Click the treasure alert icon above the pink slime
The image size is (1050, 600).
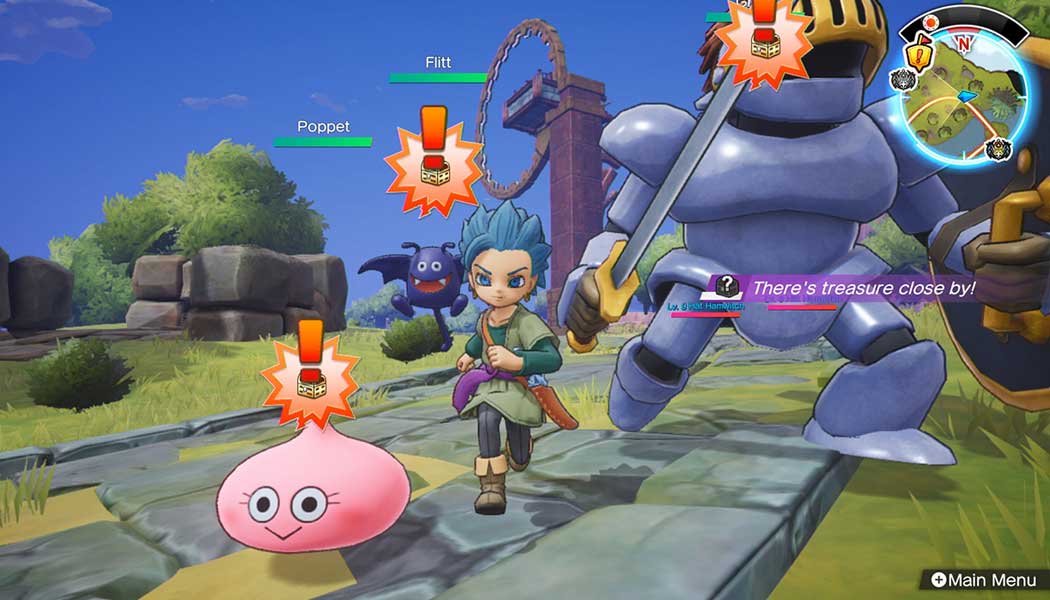310,370
